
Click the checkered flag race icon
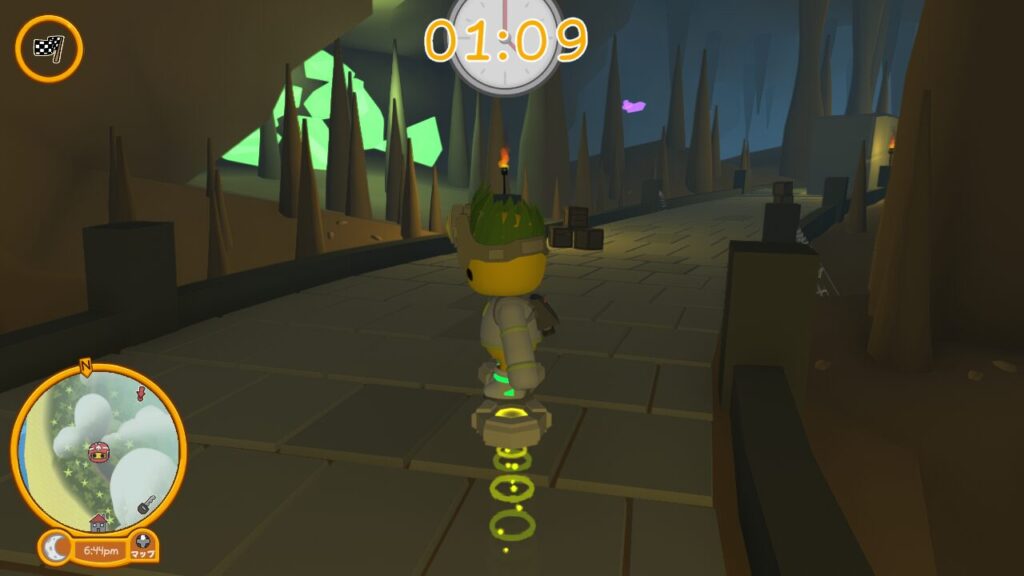pyautogui.click(x=48, y=48)
